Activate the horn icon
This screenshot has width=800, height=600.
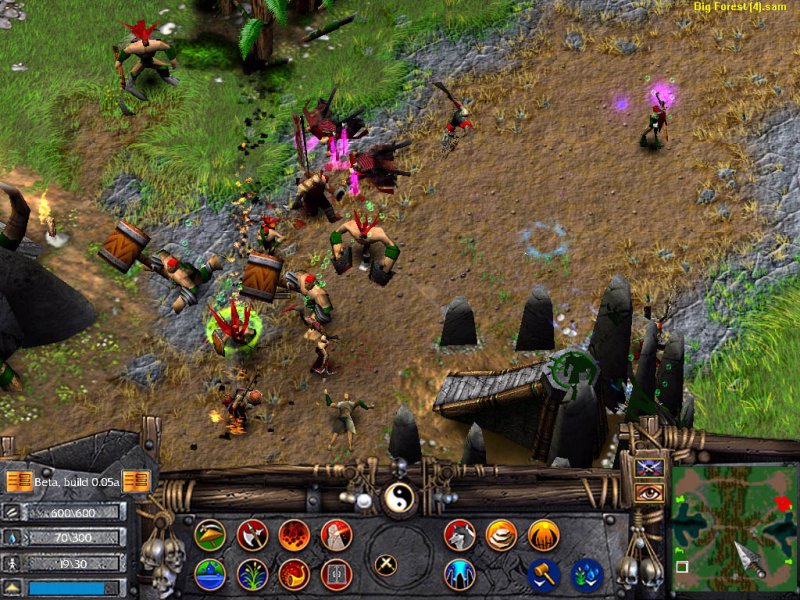[294, 574]
